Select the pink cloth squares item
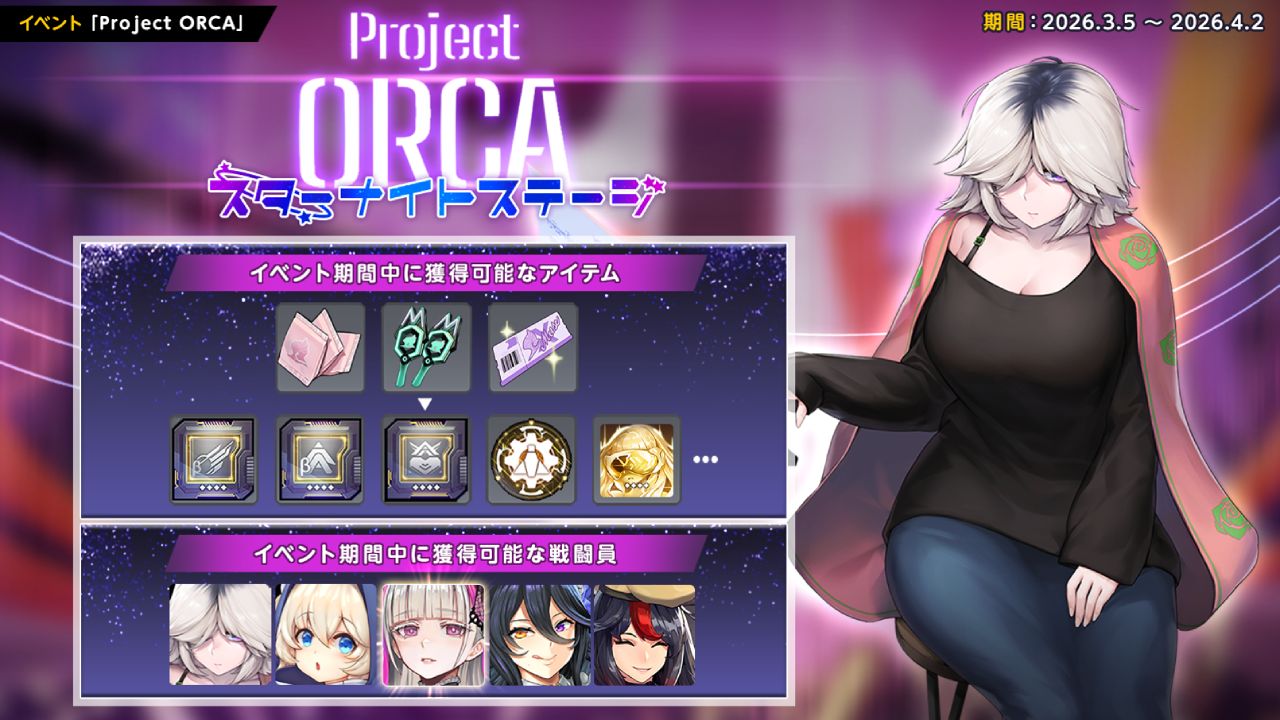Screen dimensions: 1280x720 pyautogui.click(x=320, y=347)
